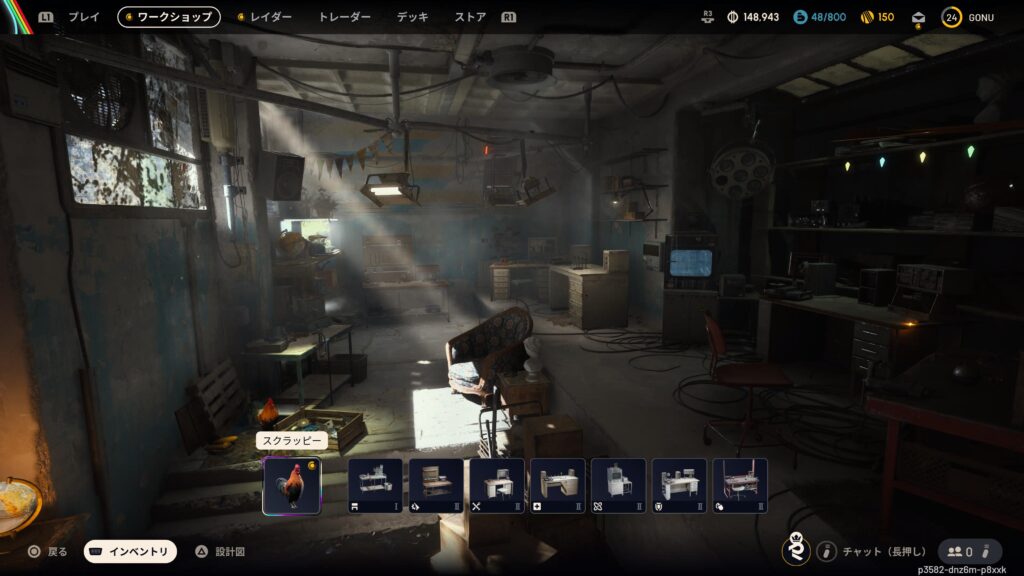
Task: Select the ワークショップ tab
Action: [169, 17]
